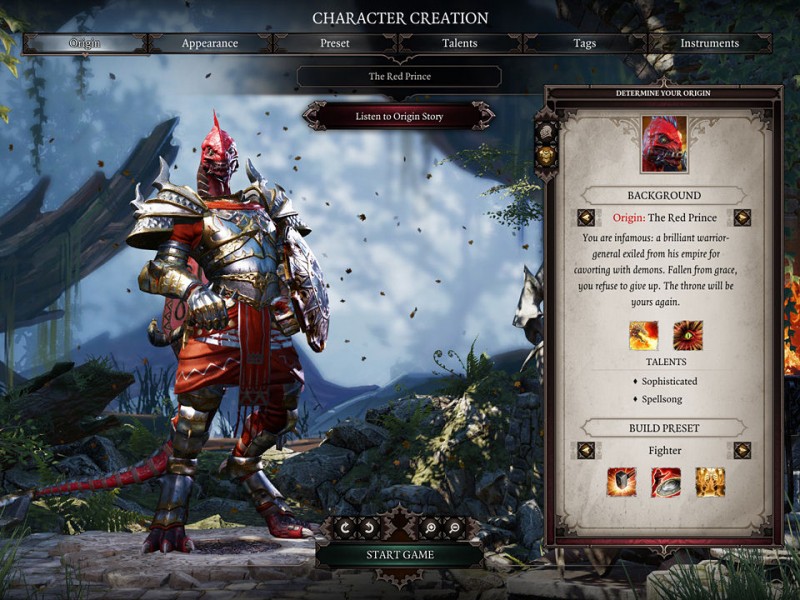800x600 pixels.
Task: Listen to Origin Story
Action: point(399,116)
